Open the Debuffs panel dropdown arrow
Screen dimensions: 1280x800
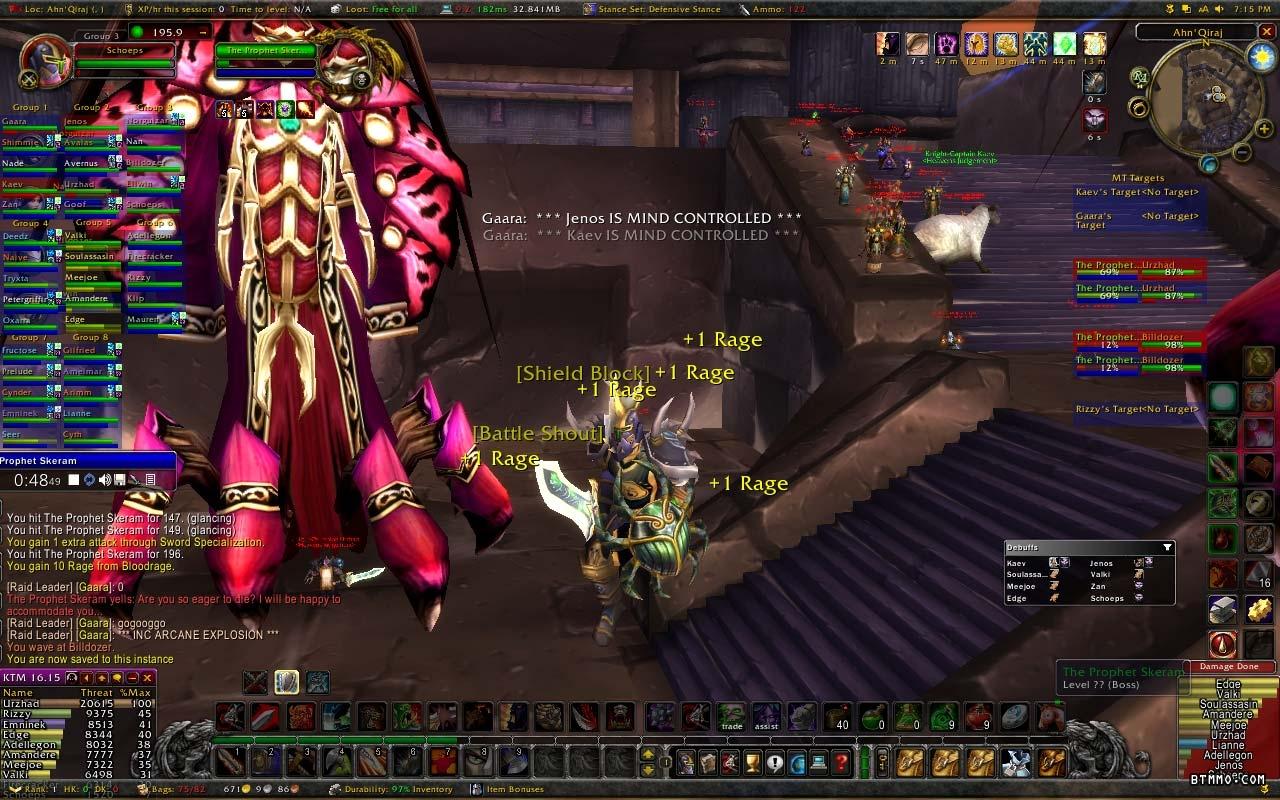point(1167,547)
